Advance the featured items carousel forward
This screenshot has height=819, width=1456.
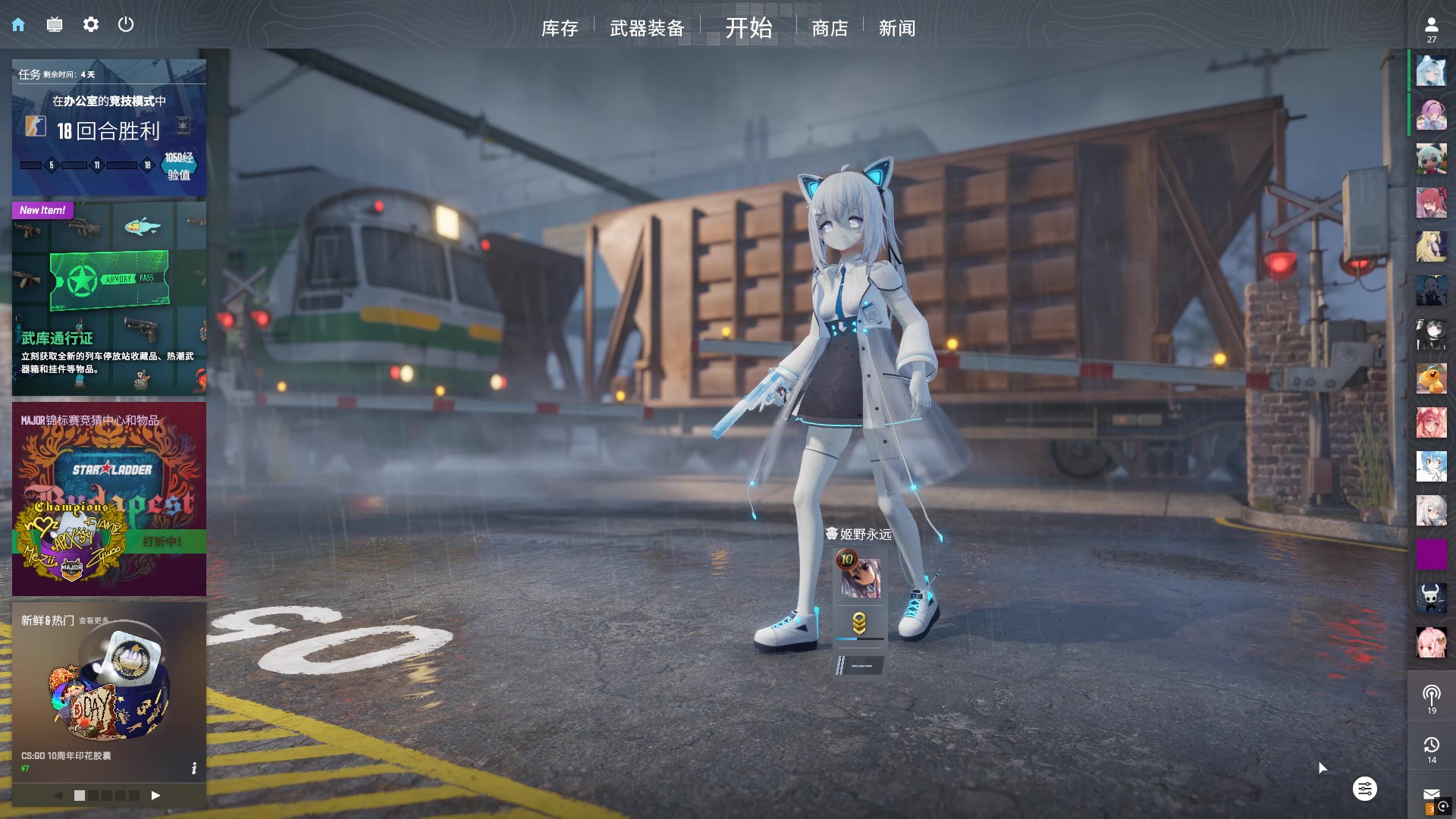pos(155,795)
